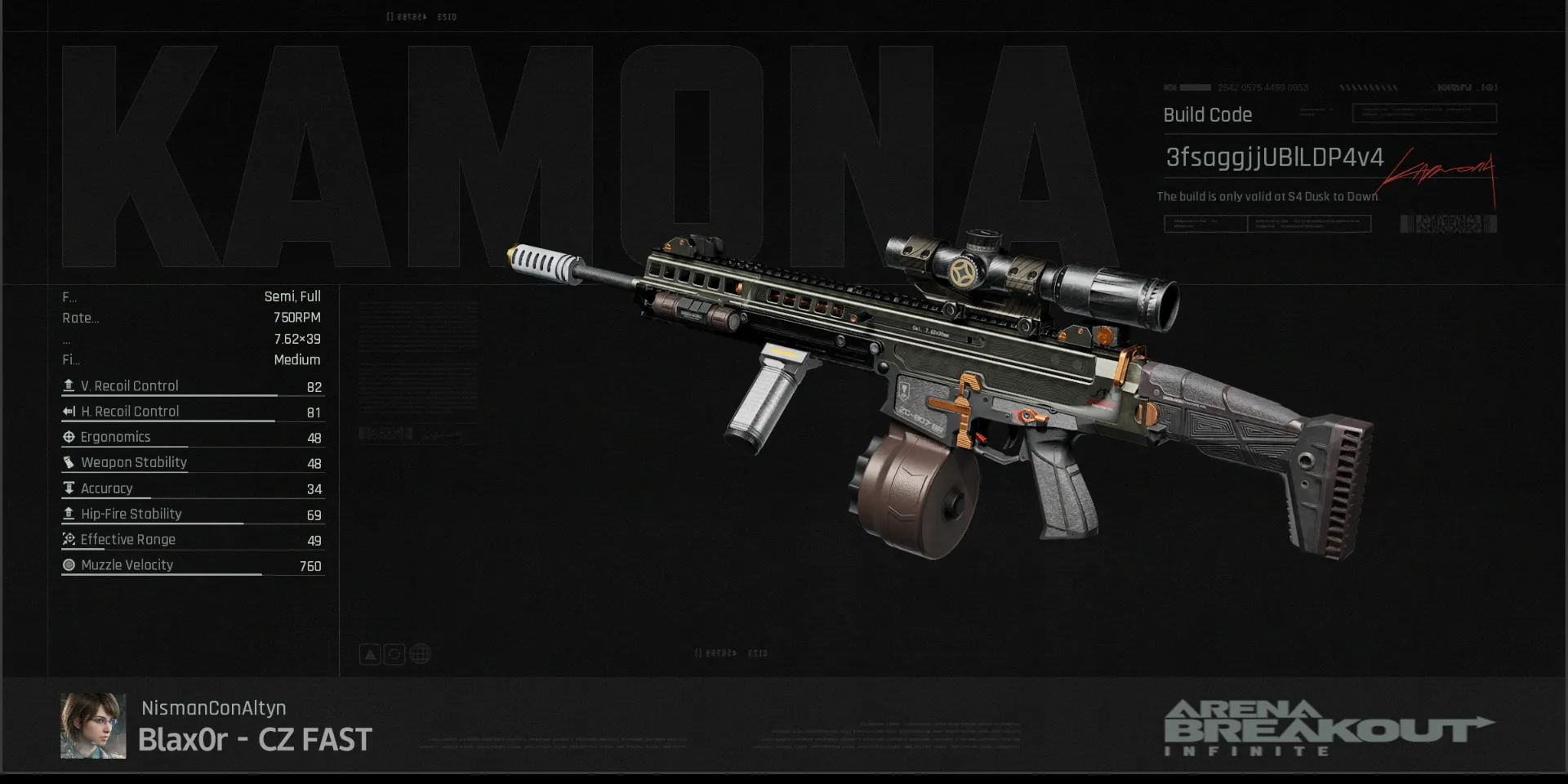Image resolution: width=1568 pixels, height=784 pixels.
Task: Select the build code 3fsaggjjUBlLDP4v4
Action: tap(1274, 157)
